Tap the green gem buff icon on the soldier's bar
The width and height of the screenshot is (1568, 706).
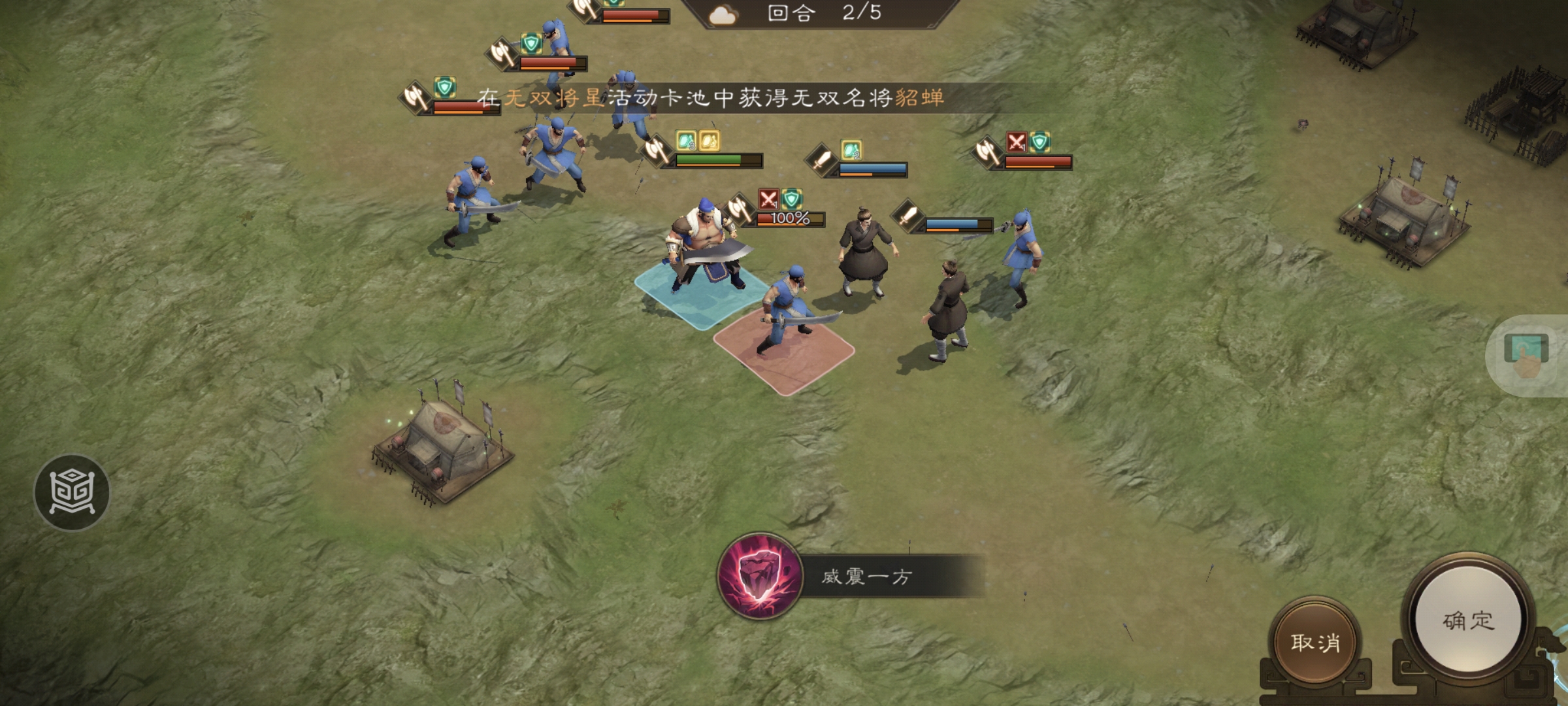click(x=684, y=140)
